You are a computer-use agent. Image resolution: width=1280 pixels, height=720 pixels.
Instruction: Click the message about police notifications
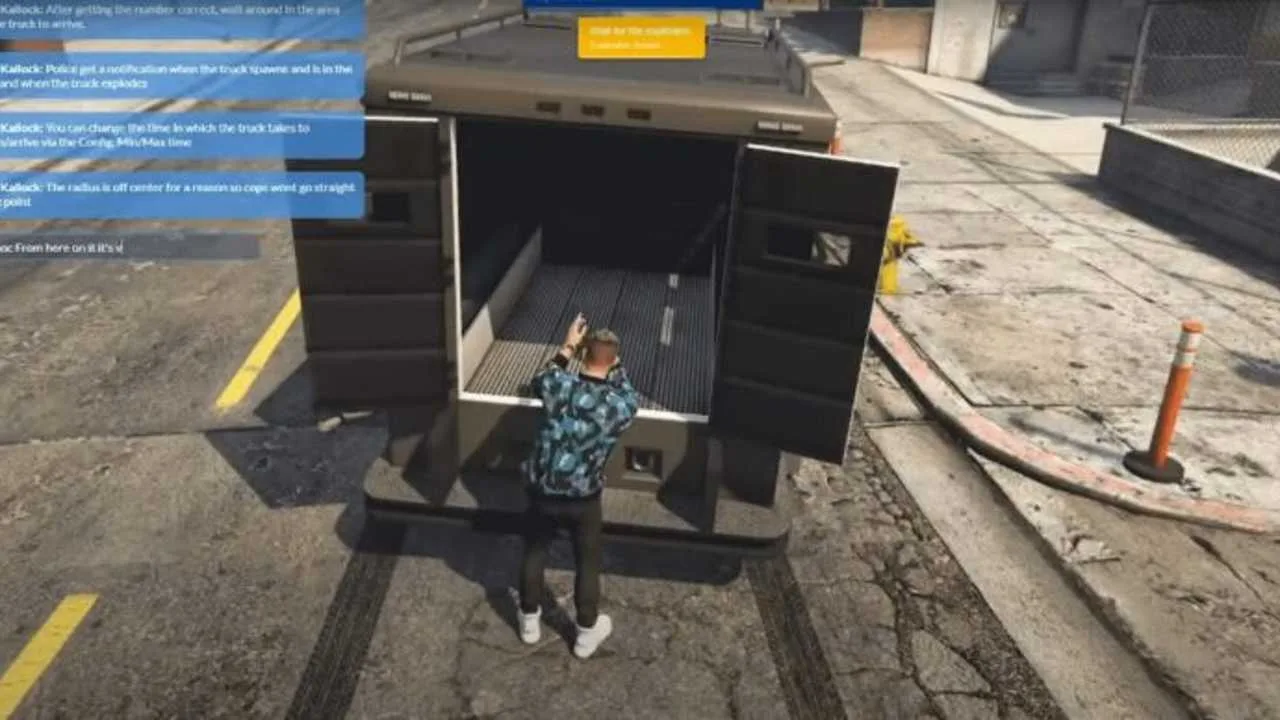(x=175, y=76)
